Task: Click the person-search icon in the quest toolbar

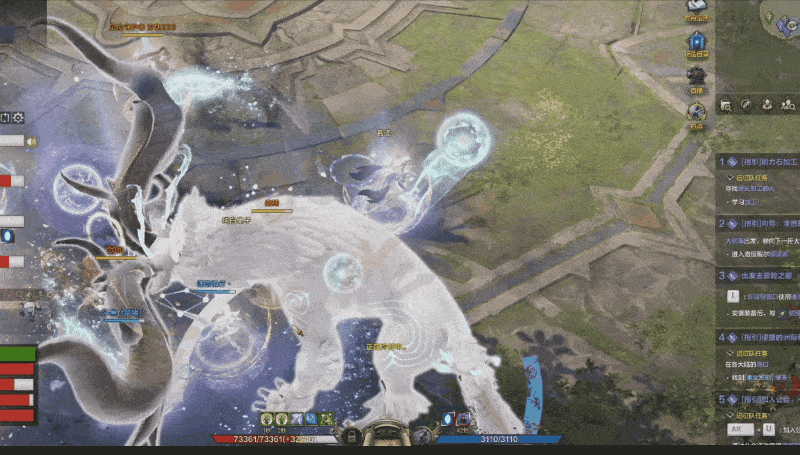Action: pos(787,104)
